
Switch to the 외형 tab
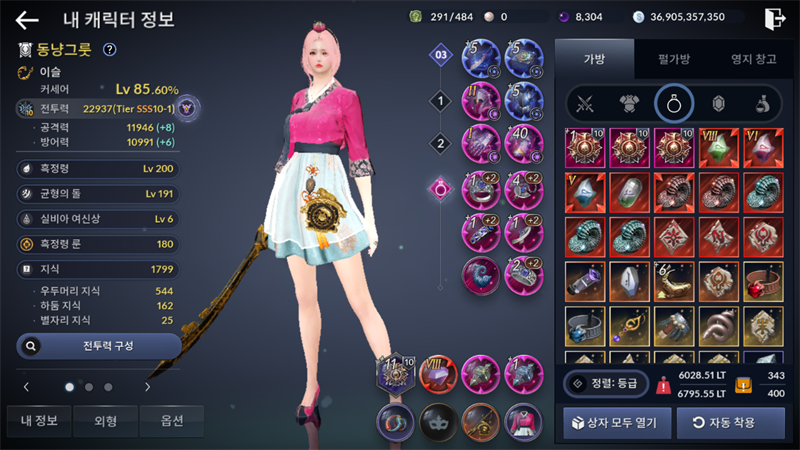click(x=105, y=421)
